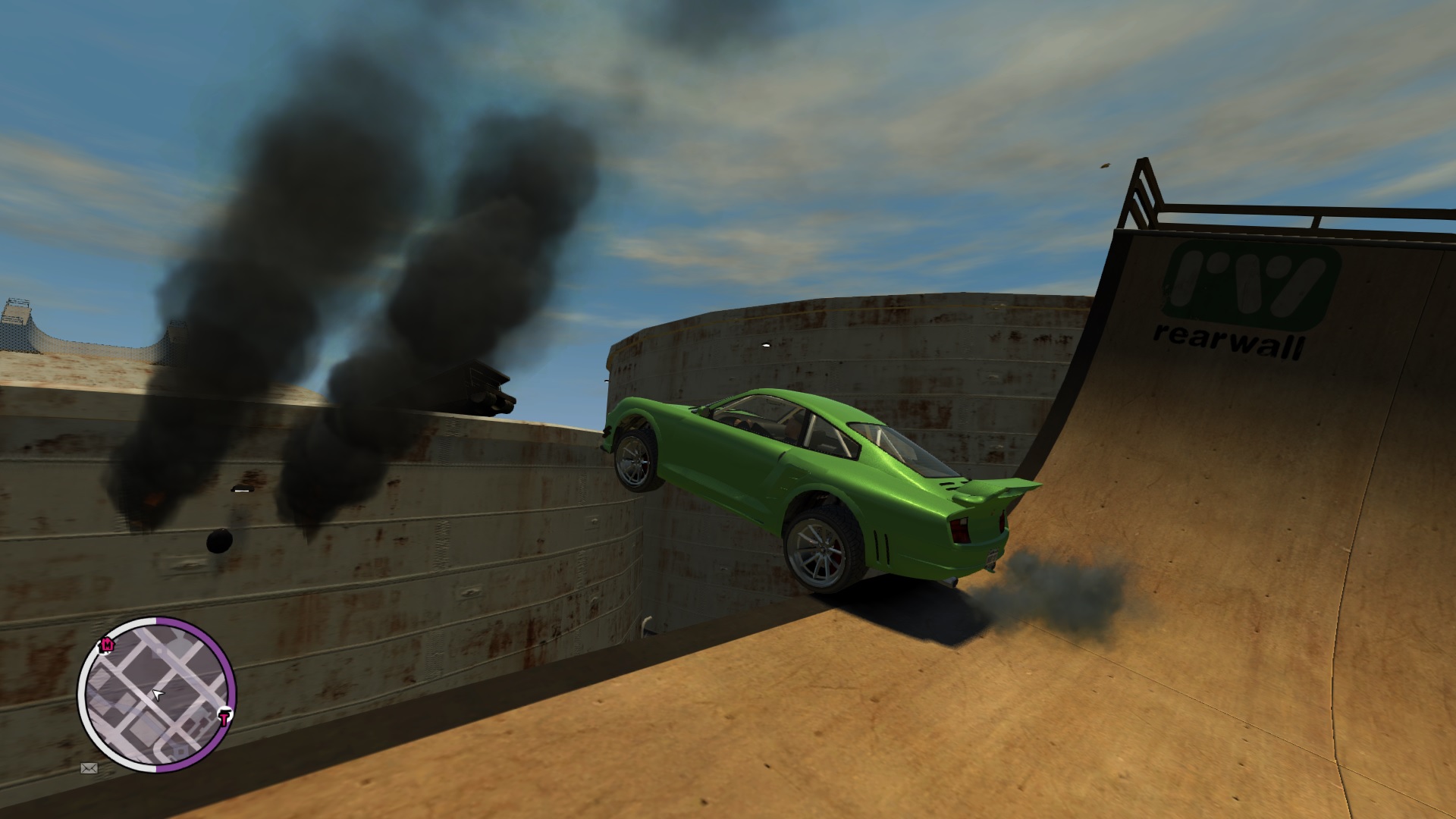Viewport: 1456px width, 819px height.
Task: Click the white player arrow on the minimap
Action: (x=158, y=693)
